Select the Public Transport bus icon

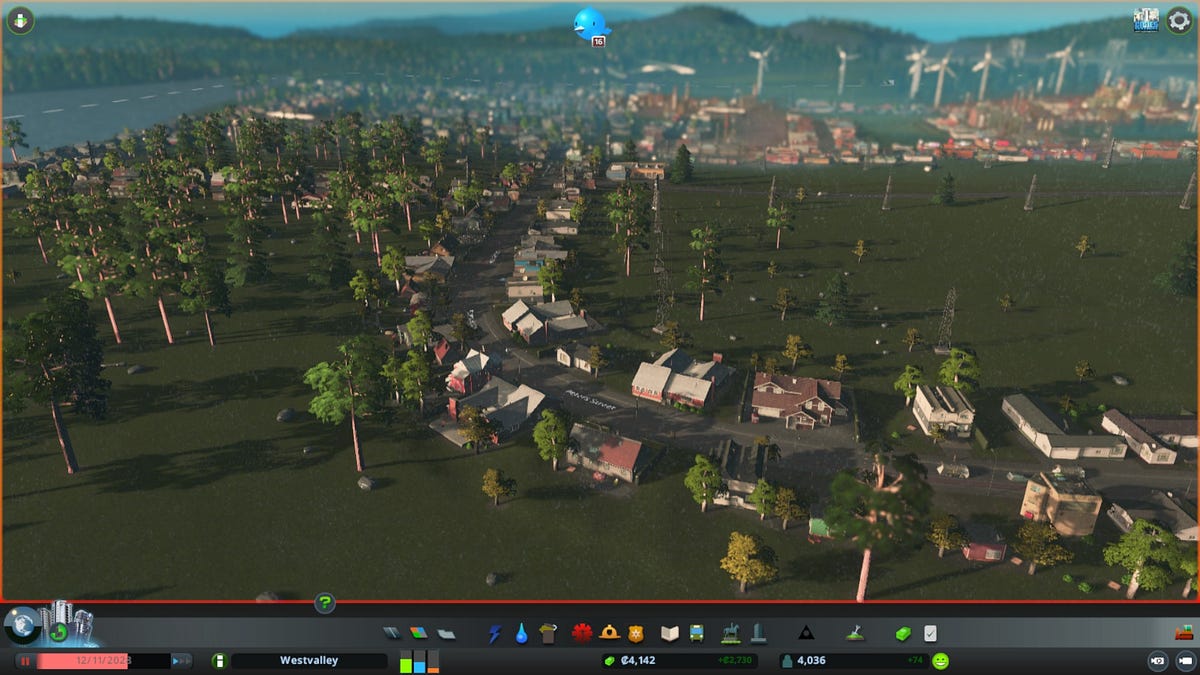[696, 633]
